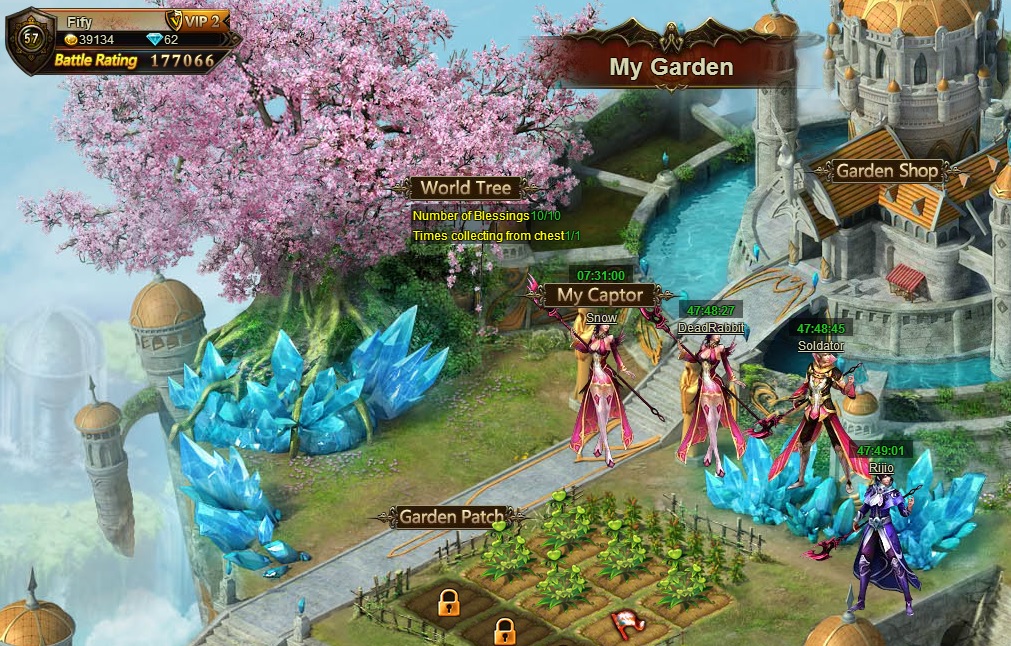This screenshot has height=646, width=1011.
Task: Click the VIP 2 badge
Action: tap(200, 20)
